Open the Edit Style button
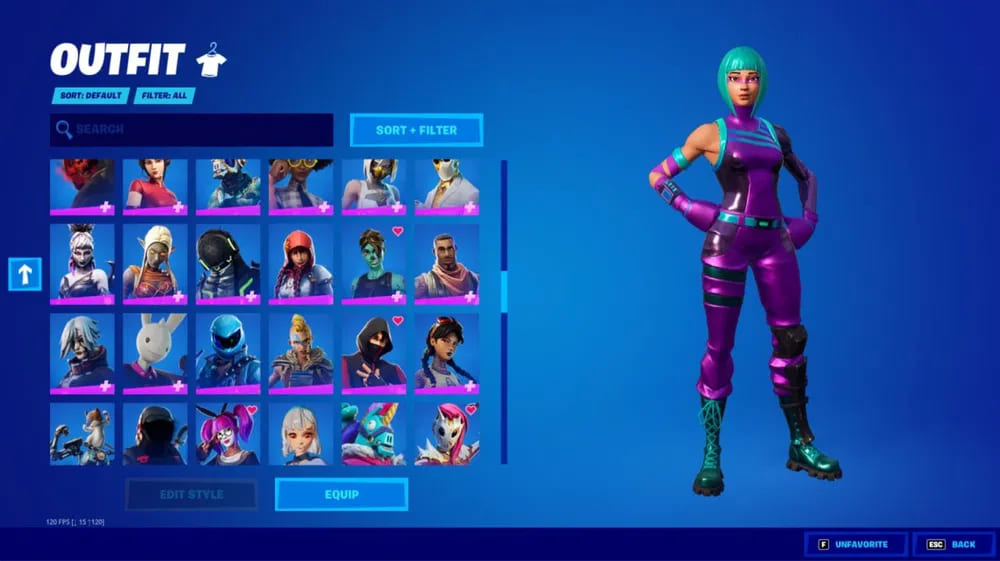This screenshot has width=1000, height=561. coord(191,494)
